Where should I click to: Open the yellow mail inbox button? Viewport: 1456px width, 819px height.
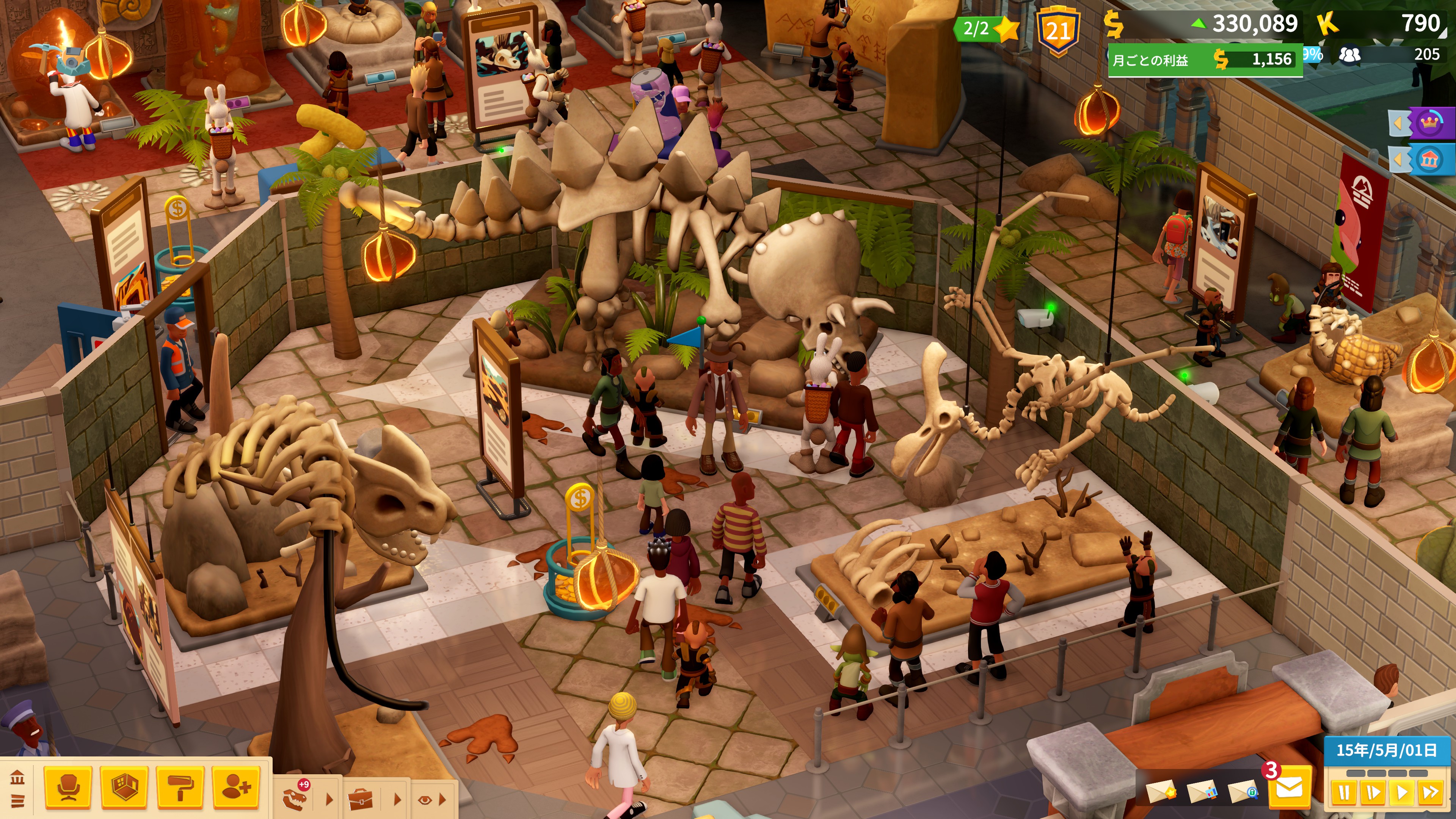coord(1289,787)
